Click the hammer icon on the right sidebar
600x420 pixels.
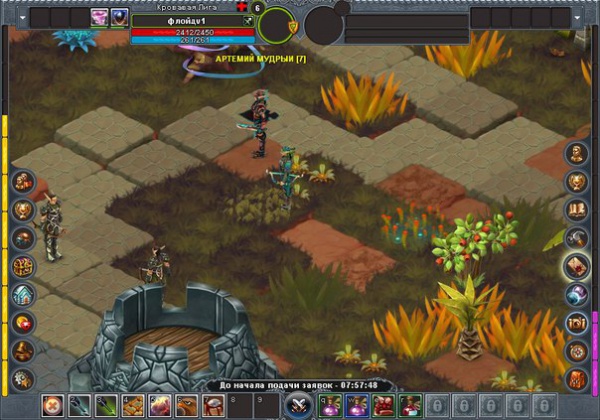click(577, 238)
